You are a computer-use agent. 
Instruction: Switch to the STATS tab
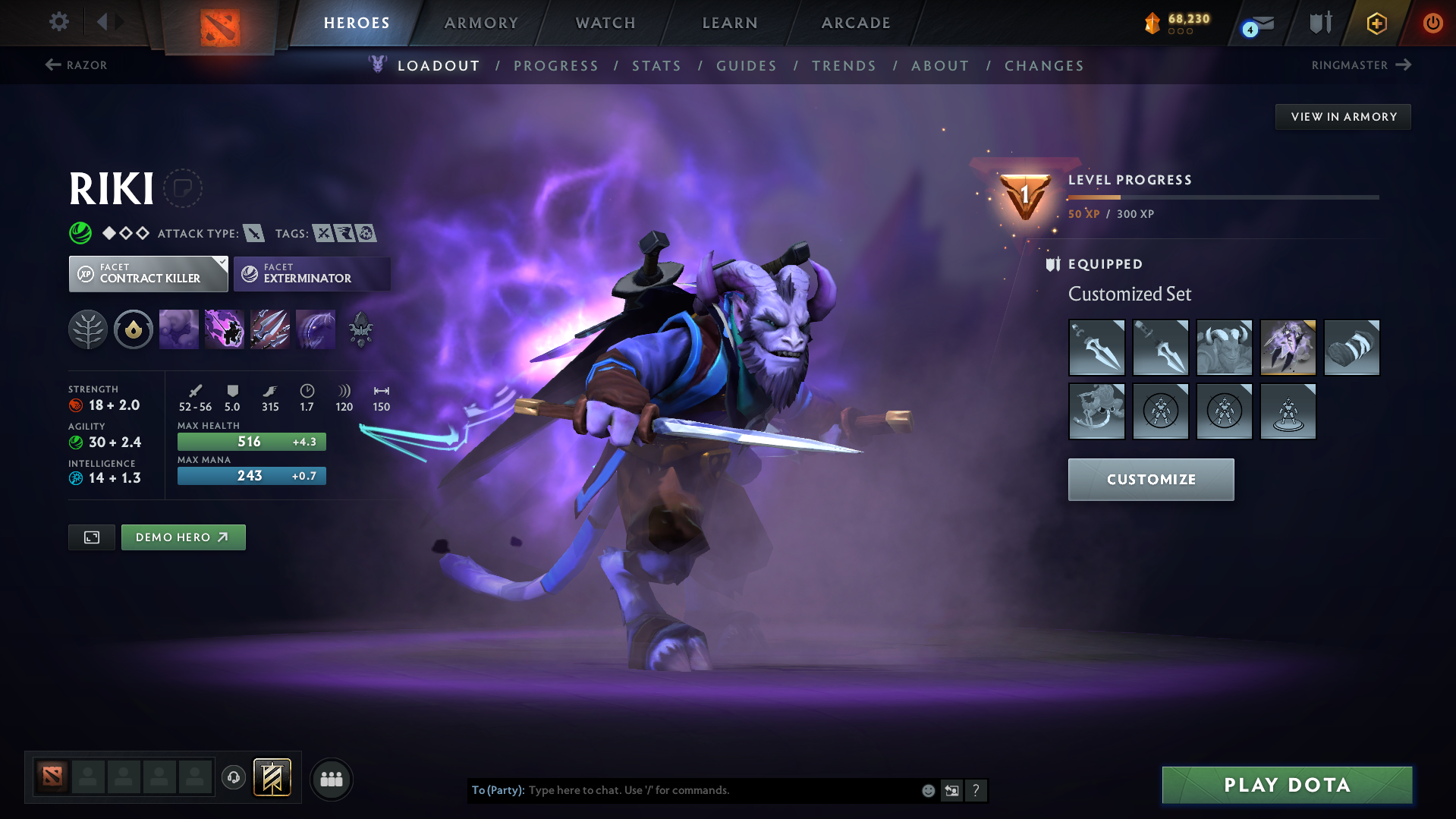coord(656,66)
